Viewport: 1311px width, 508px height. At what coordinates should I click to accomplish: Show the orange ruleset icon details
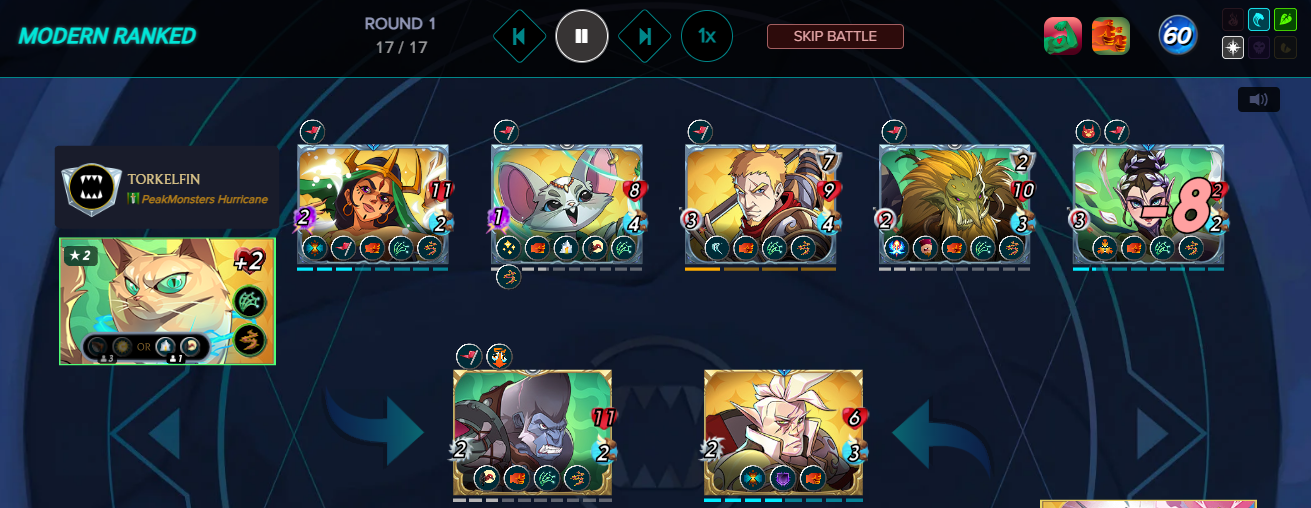tap(1110, 37)
